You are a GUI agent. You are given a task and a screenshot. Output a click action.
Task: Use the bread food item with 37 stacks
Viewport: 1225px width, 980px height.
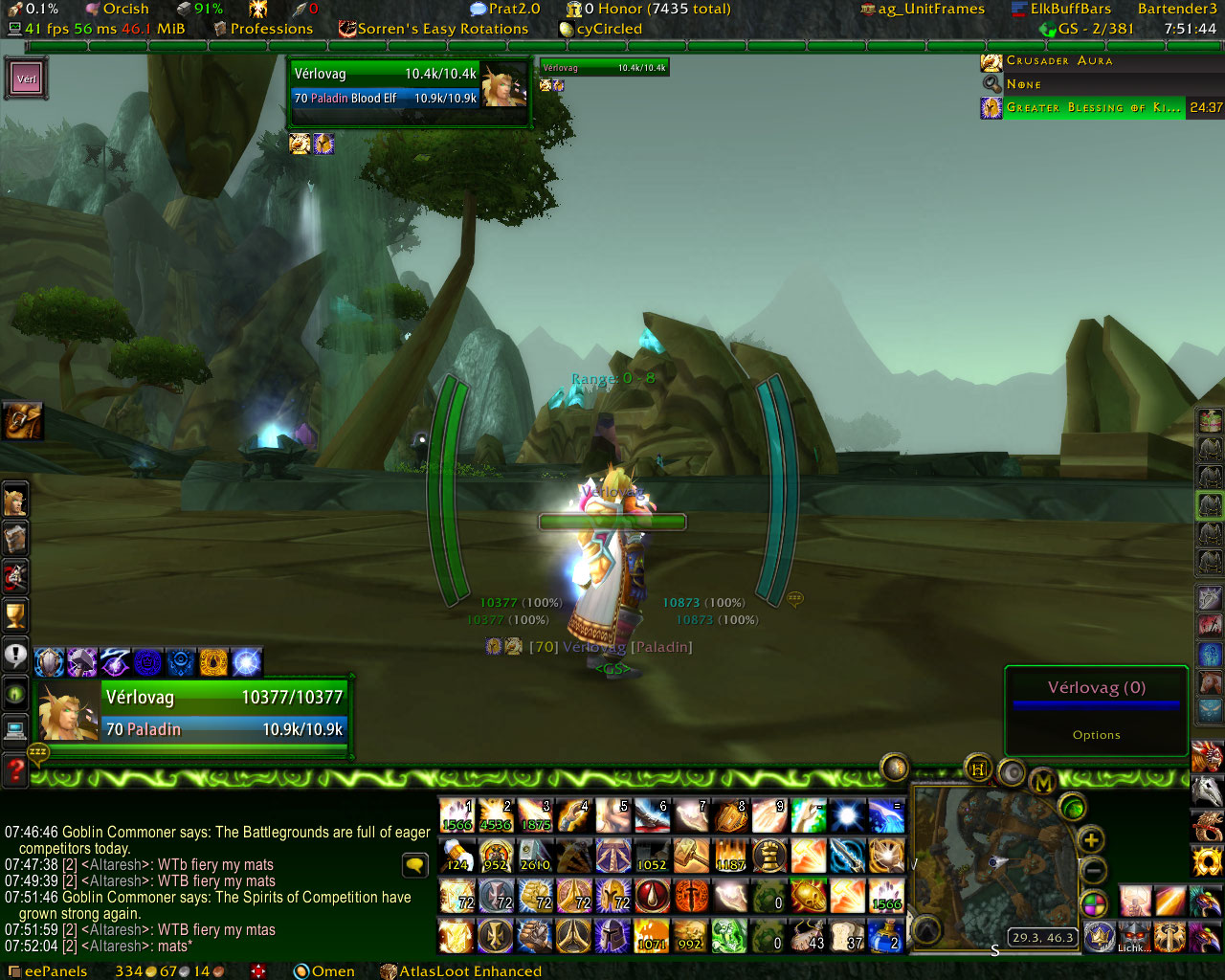coord(847,935)
